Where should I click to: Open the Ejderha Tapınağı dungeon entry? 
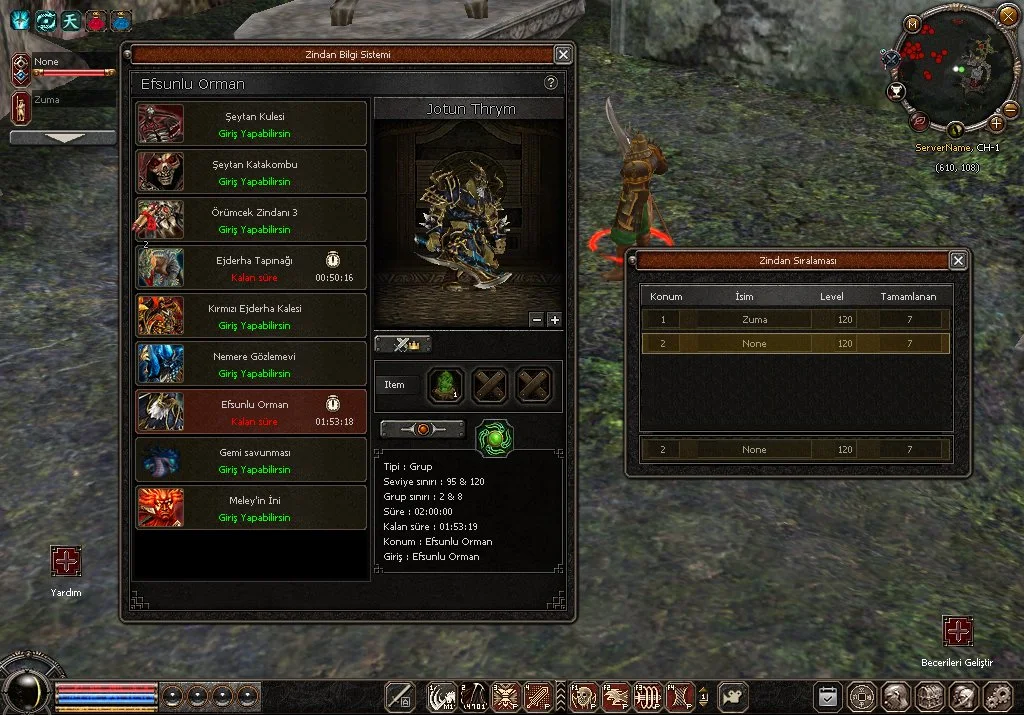tap(252, 268)
